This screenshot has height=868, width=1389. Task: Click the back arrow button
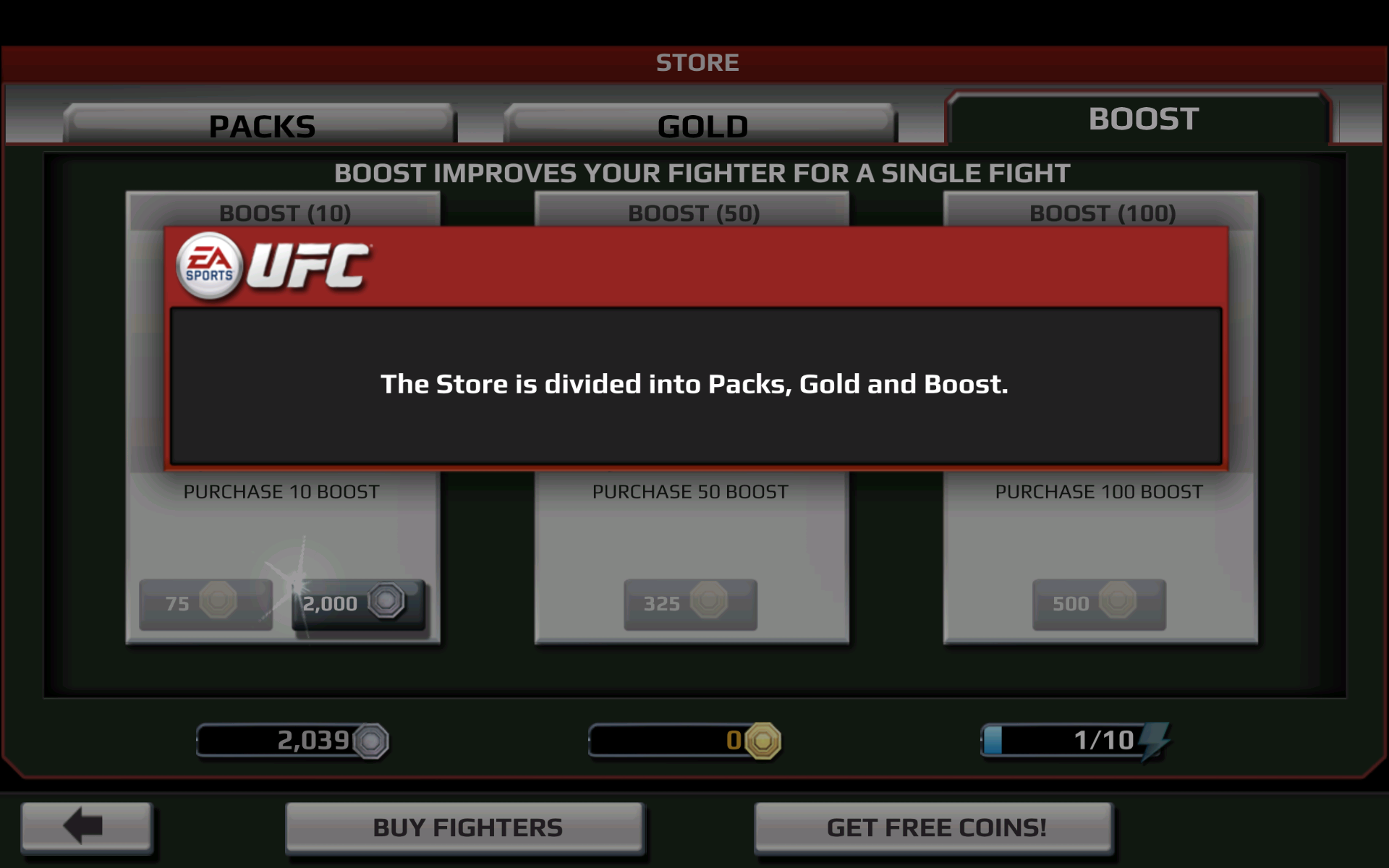pos(85,827)
